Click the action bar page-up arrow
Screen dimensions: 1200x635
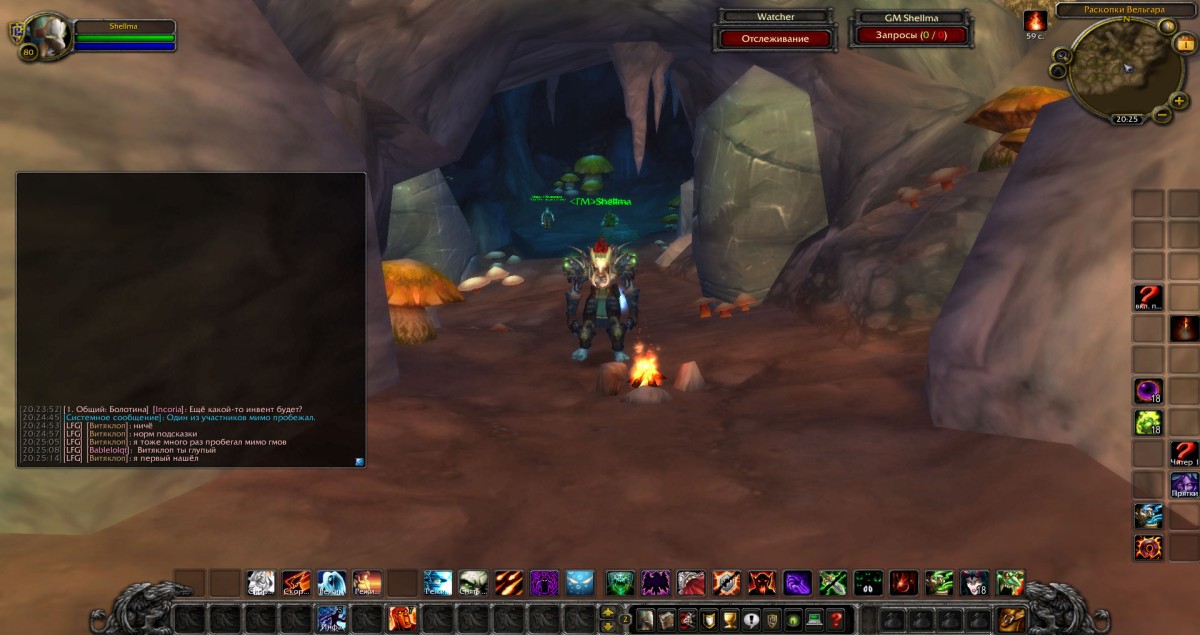pos(607,612)
